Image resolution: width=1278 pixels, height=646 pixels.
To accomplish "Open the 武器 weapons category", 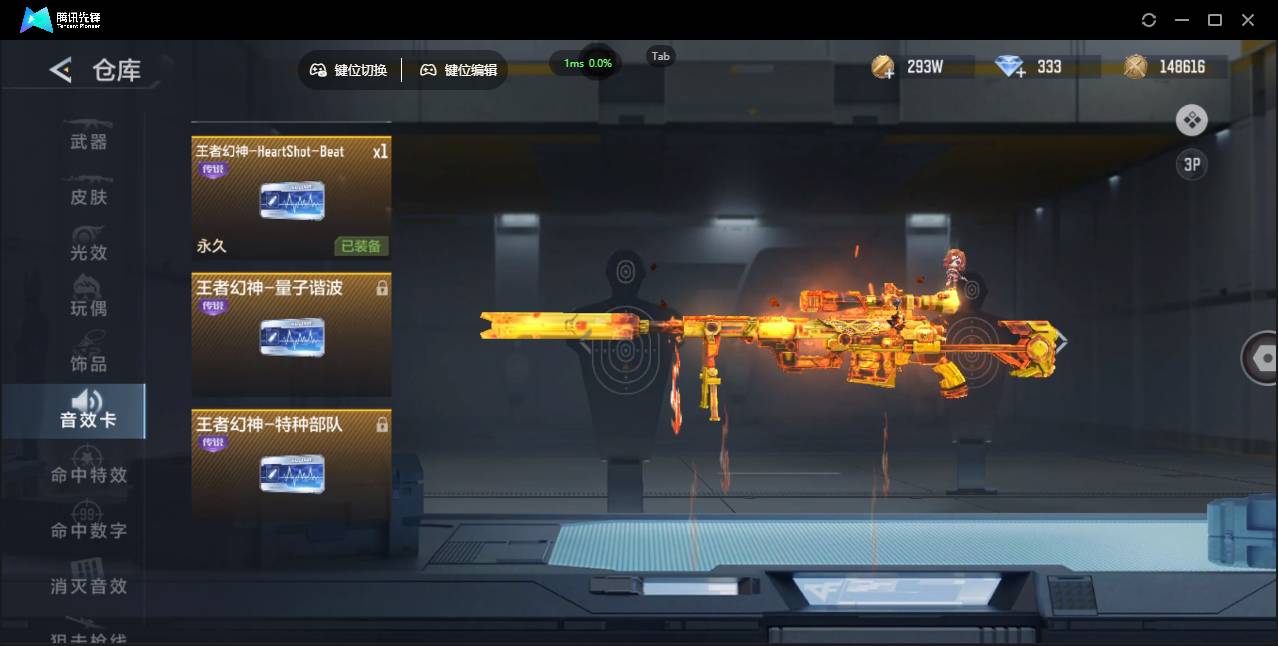I will tap(88, 140).
